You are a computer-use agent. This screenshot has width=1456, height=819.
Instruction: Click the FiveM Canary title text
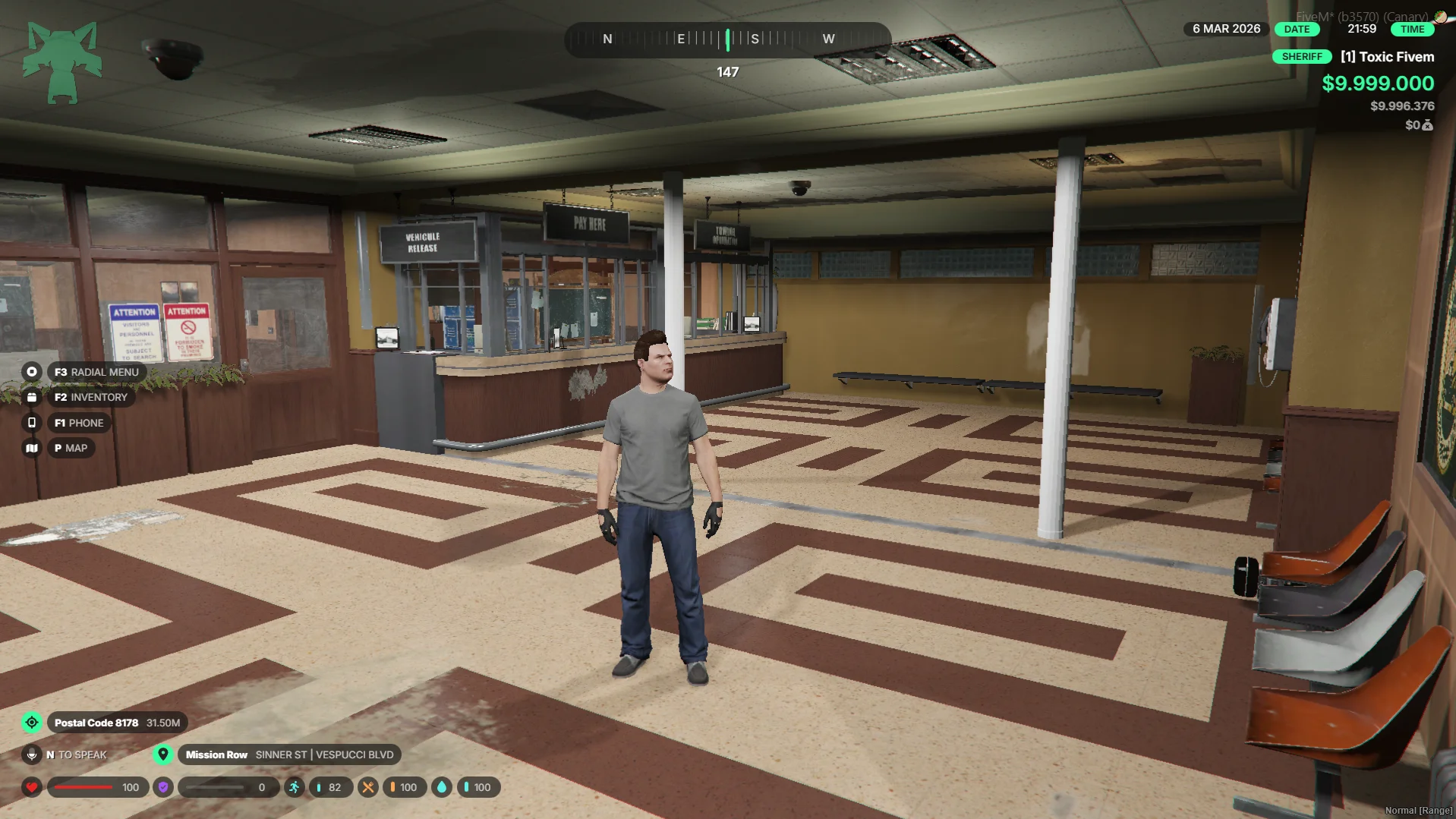point(1361,15)
